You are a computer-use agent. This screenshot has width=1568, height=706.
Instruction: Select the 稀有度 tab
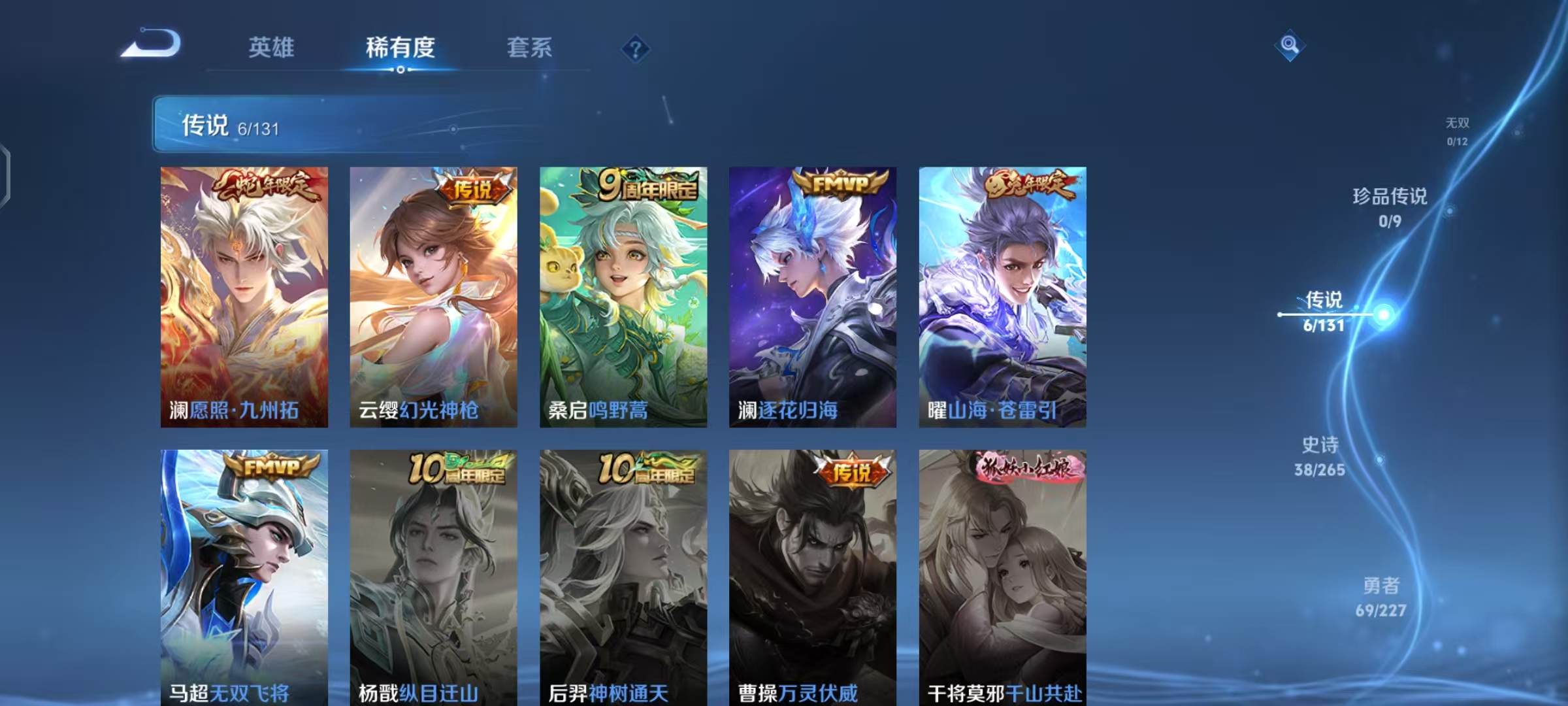coord(400,47)
